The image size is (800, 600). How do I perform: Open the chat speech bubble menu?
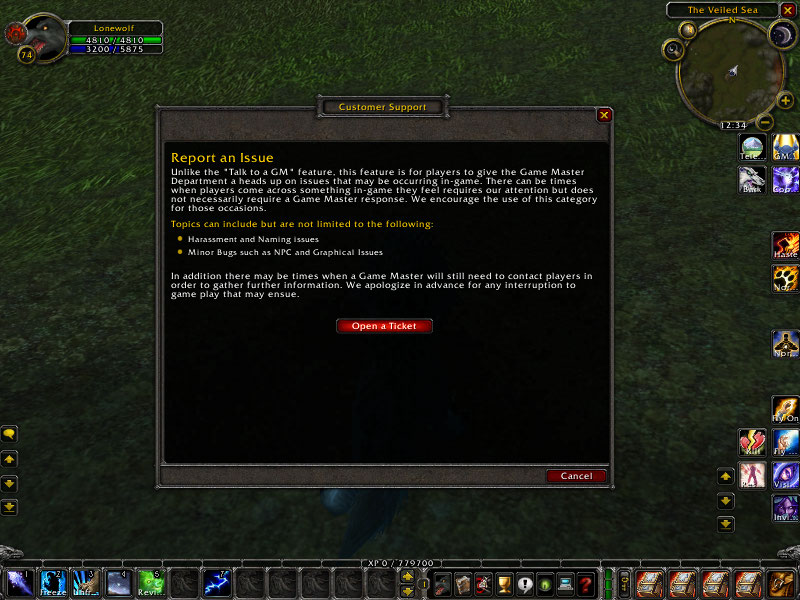point(9,434)
